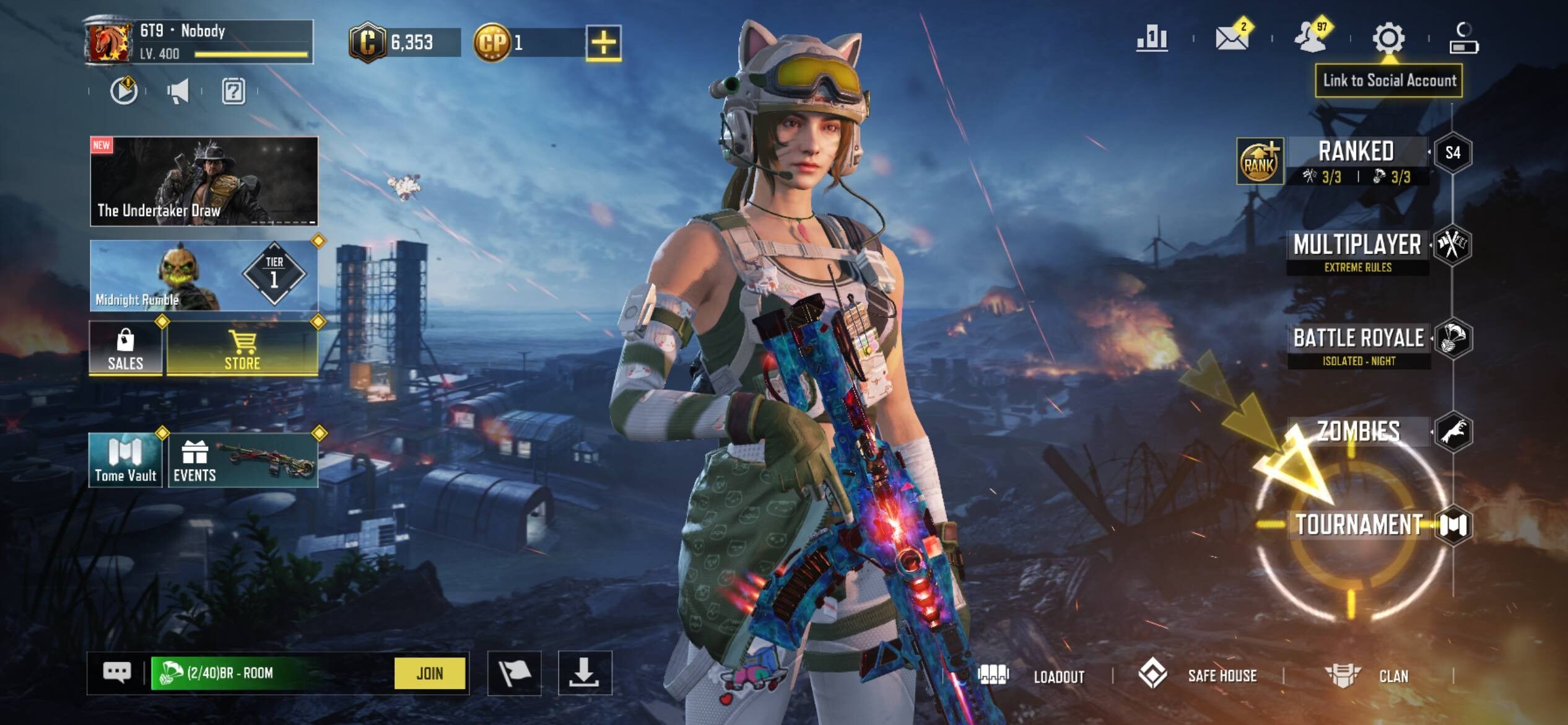Image resolution: width=1568 pixels, height=725 pixels.
Task: Click the download arrow icon
Action: click(x=584, y=673)
